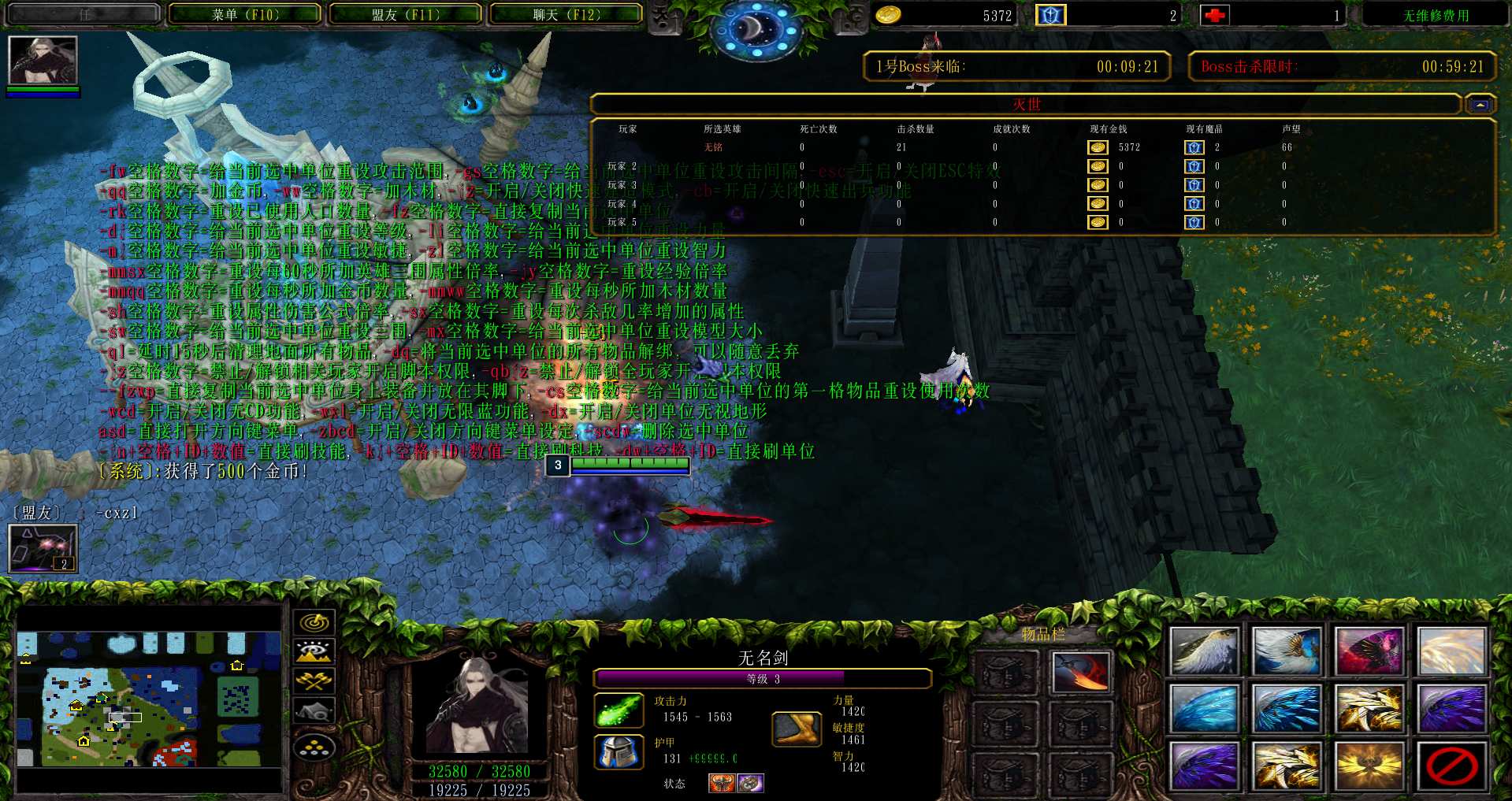Activate the minimap signal ping button
The width and height of the screenshot is (1512, 801).
(314, 622)
